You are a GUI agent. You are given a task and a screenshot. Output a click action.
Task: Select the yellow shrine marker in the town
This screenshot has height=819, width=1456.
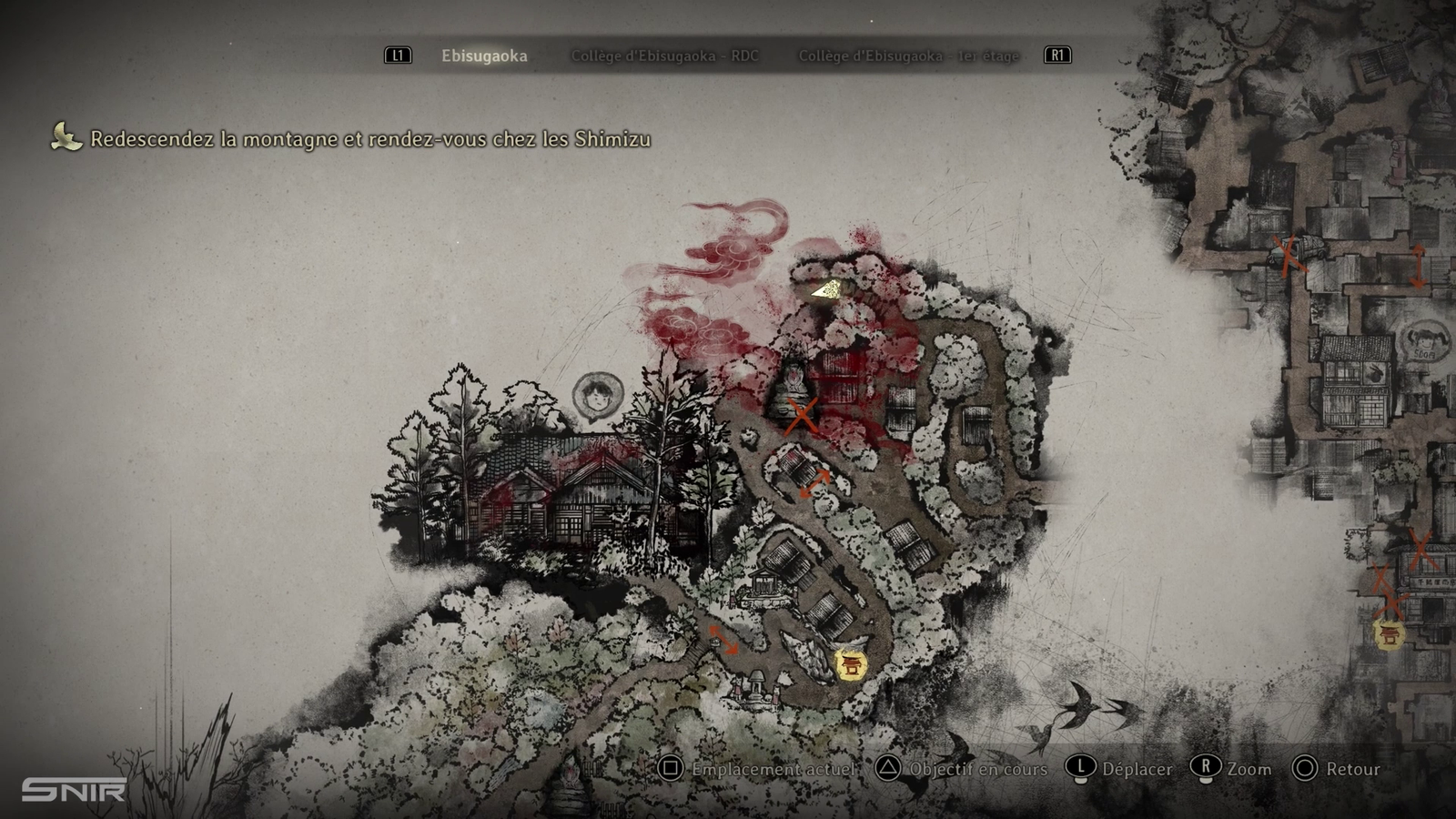pyautogui.click(x=1389, y=634)
